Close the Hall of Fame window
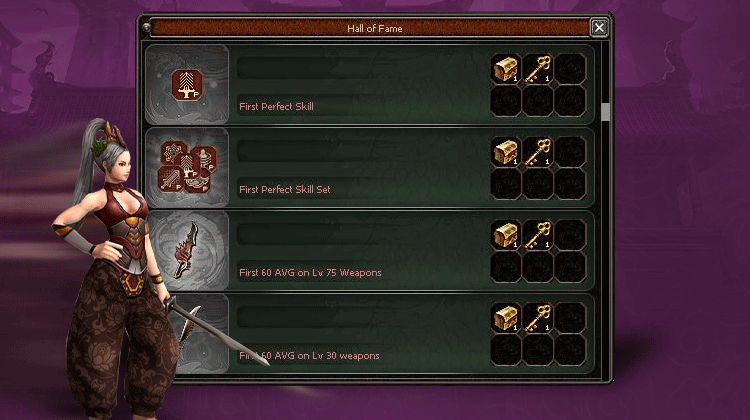 click(599, 28)
